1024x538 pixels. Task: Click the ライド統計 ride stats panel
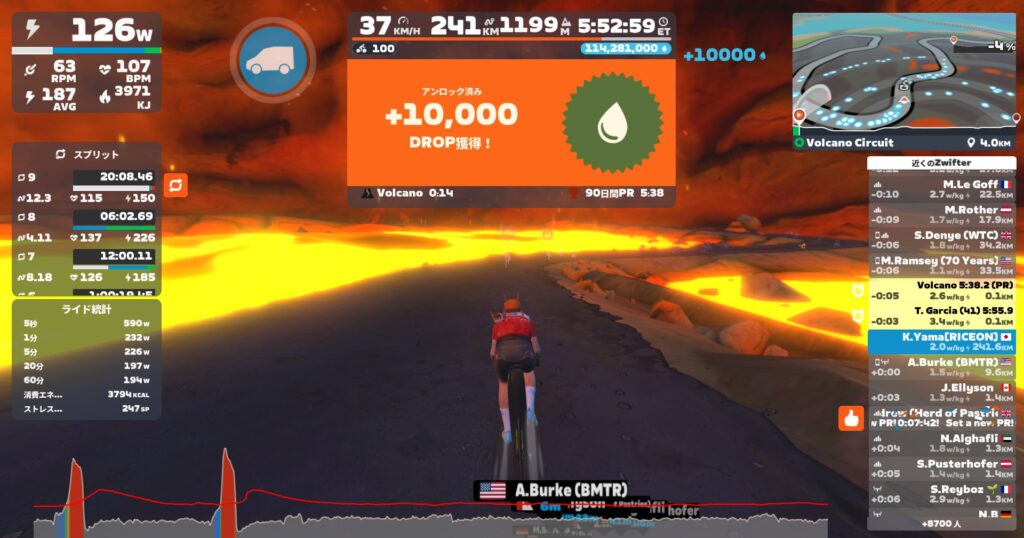click(x=88, y=360)
